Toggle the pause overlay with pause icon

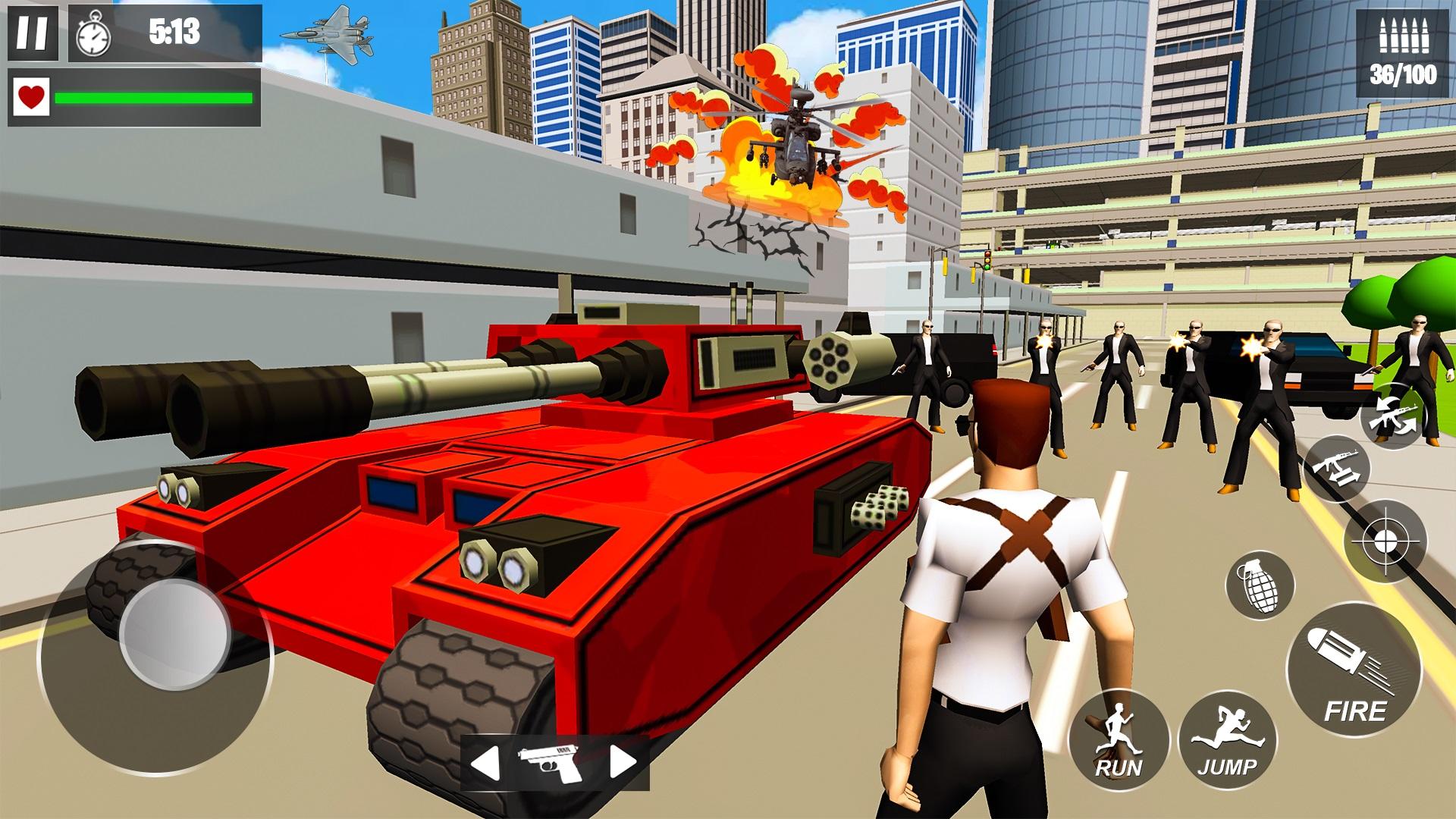[x=32, y=34]
